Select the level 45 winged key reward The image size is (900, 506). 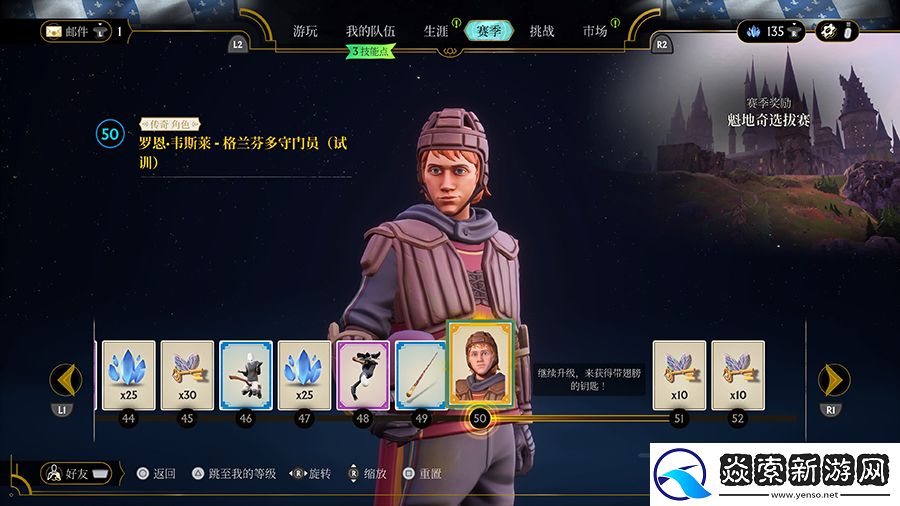(x=187, y=375)
